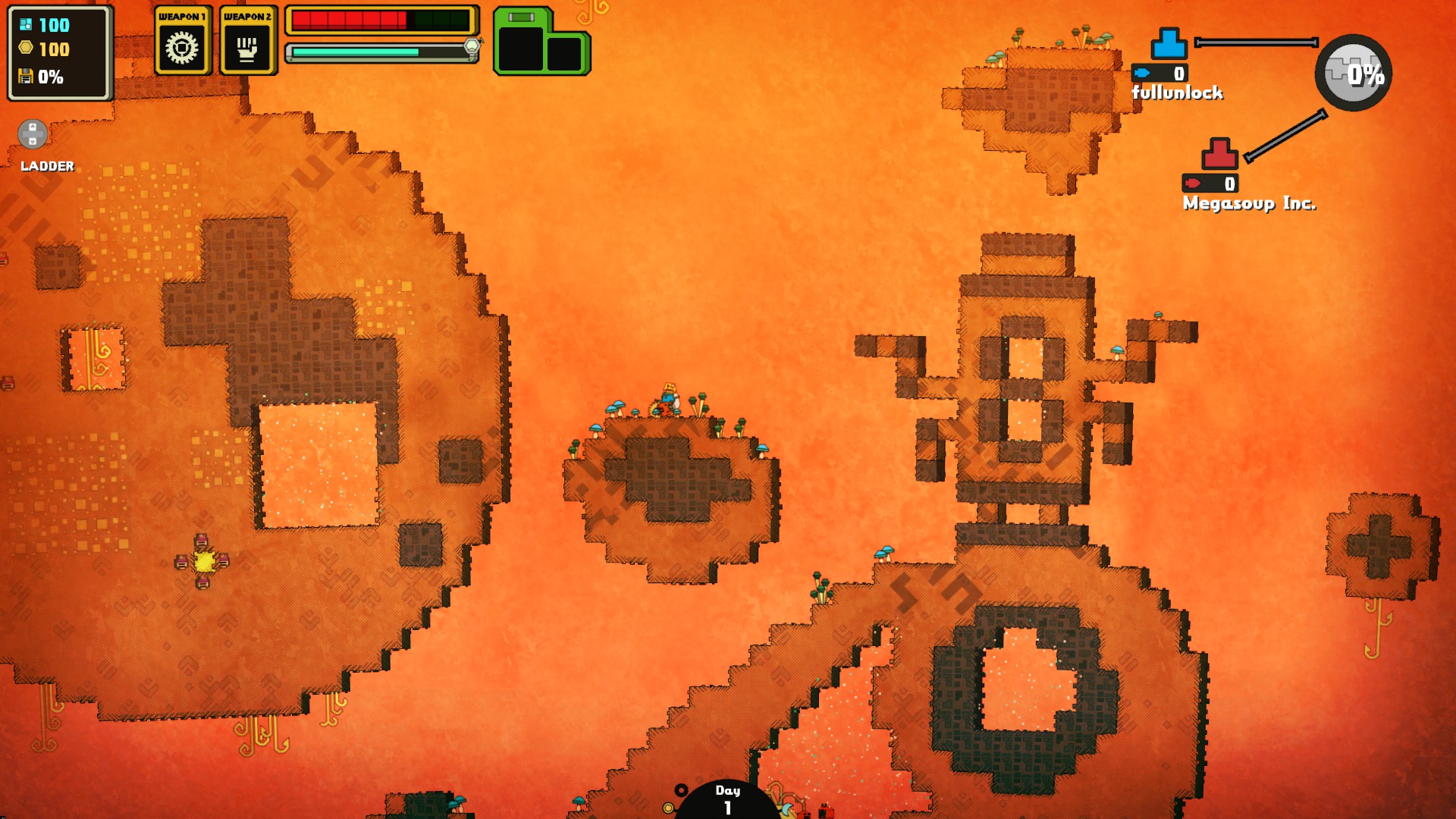Open the green backpack inventory
Viewport: 1456px width, 819px height.
(541, 43)
